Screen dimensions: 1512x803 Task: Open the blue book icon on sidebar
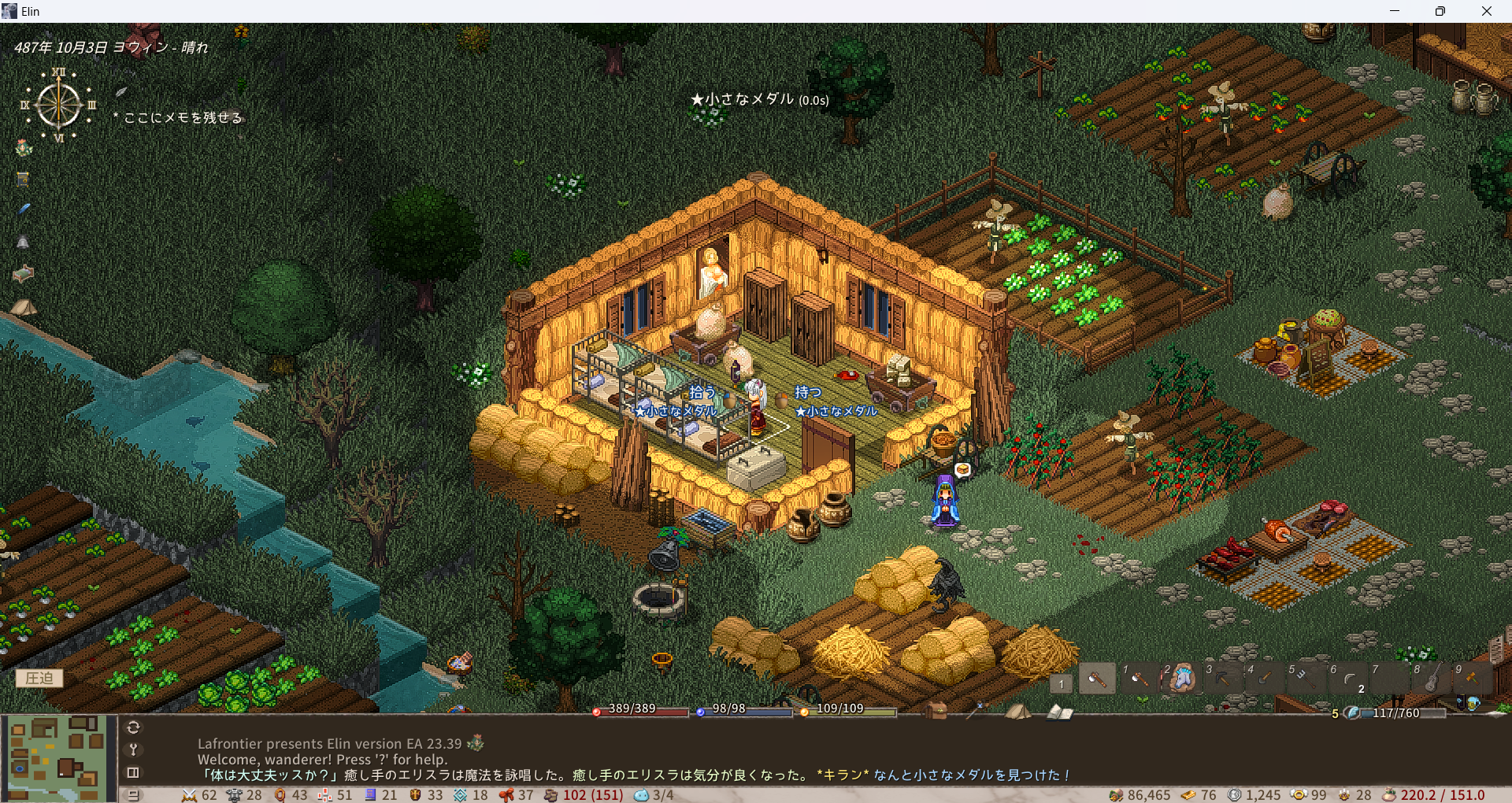(23, 179)
